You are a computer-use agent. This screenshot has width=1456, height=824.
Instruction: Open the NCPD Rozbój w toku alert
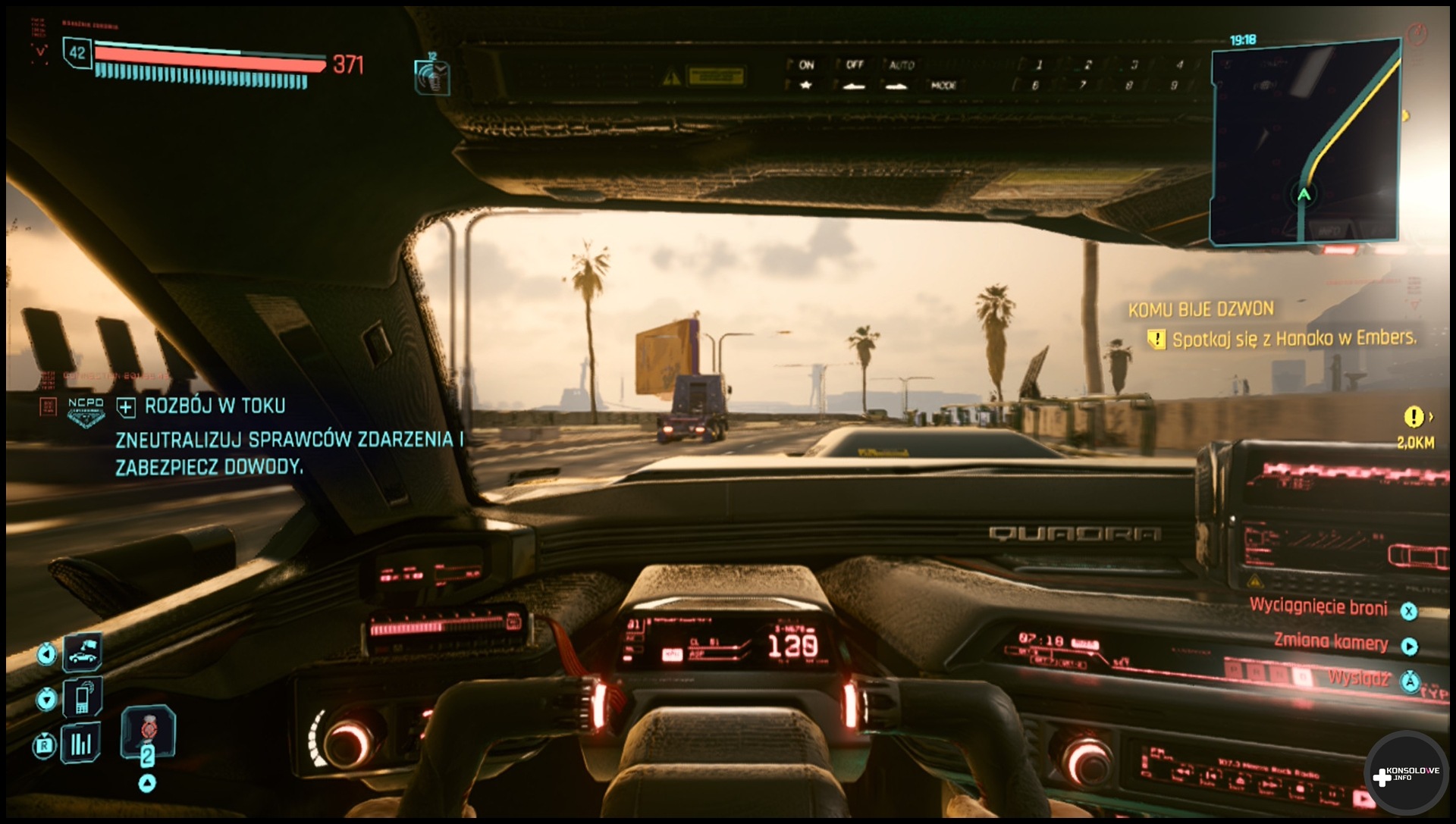tap(215, 406)
